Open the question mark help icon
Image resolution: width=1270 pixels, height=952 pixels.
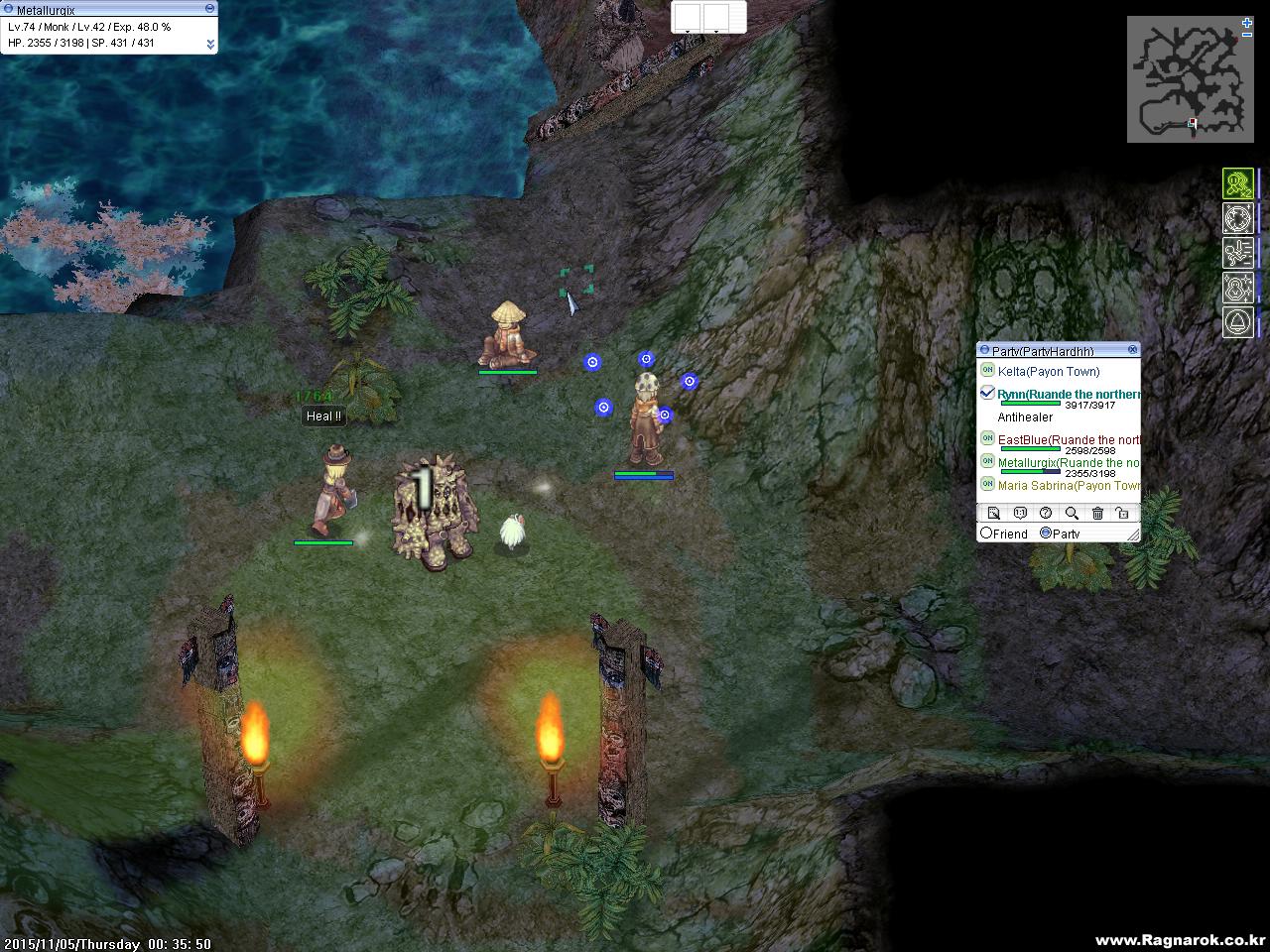[1046, 513]
